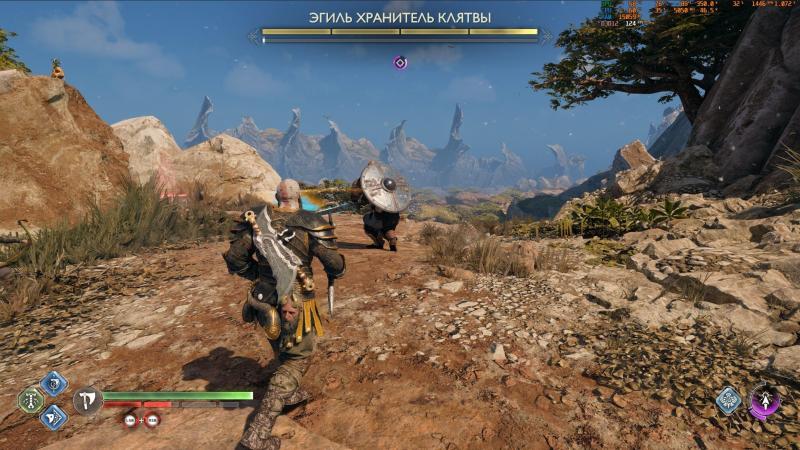
Task: Trigger the green hexagon ability icon
Action: coord(31,400)
